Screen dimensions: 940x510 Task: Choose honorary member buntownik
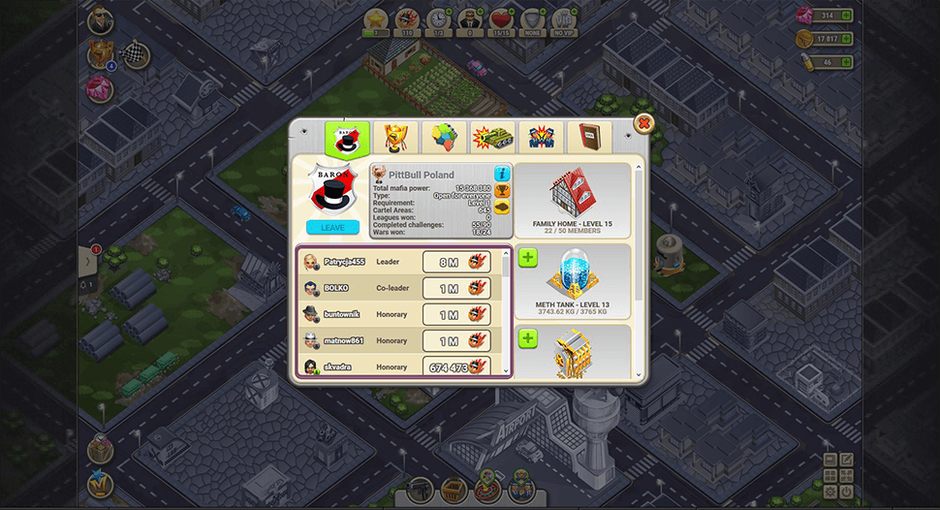click(360, 315)
